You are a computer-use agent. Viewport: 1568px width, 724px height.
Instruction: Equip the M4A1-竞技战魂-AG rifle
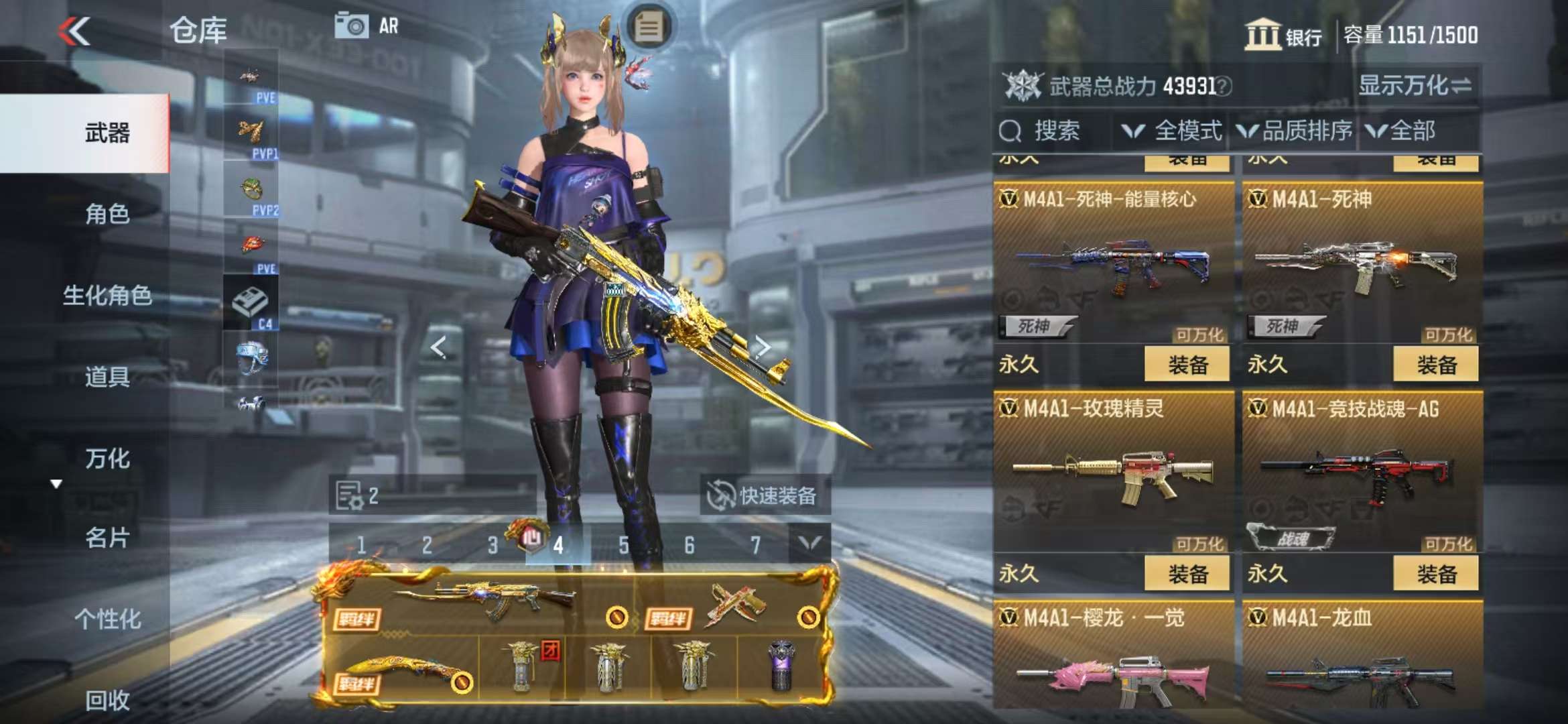pyautogui.click(x=1436, y=574)
